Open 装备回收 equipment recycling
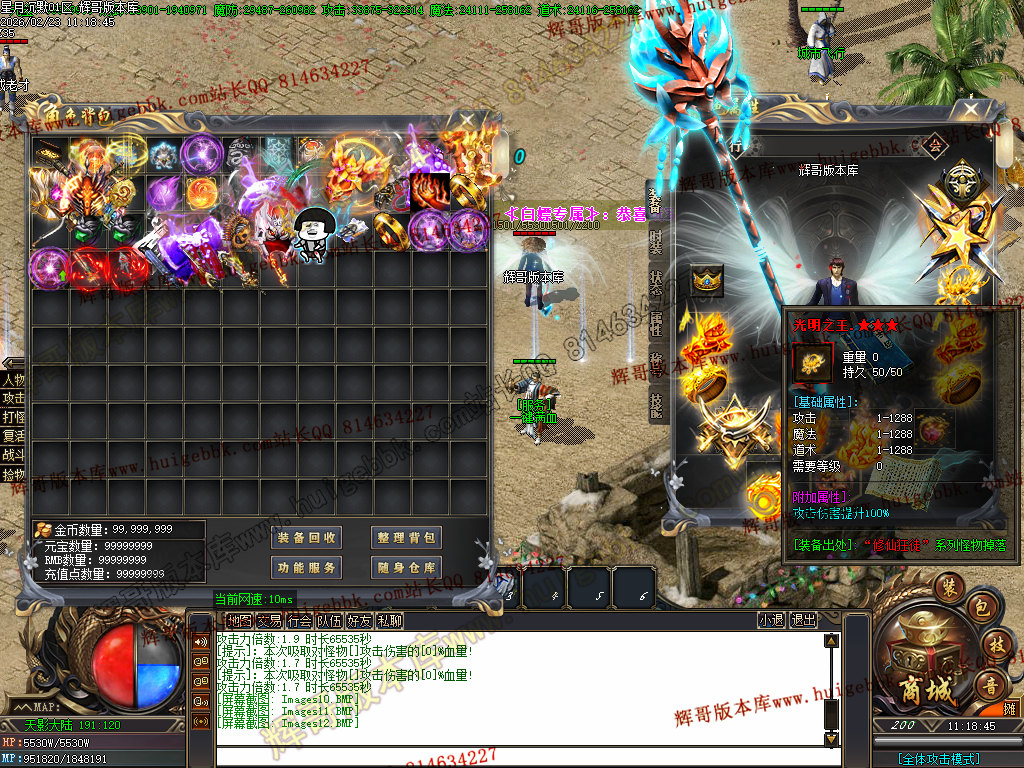Viewport: 1024px width, 768px height. (307, 538)
